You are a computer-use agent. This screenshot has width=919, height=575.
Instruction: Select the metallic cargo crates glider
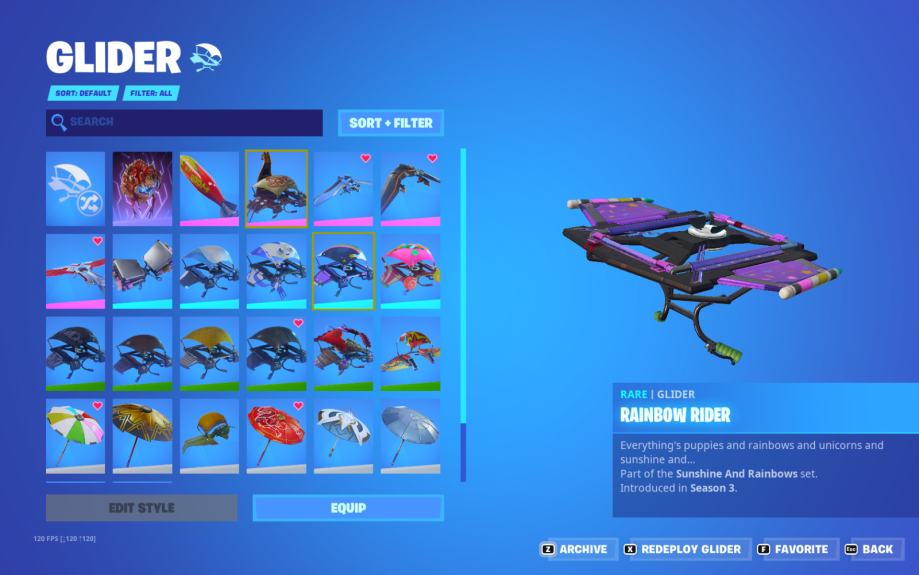[142, 271]
